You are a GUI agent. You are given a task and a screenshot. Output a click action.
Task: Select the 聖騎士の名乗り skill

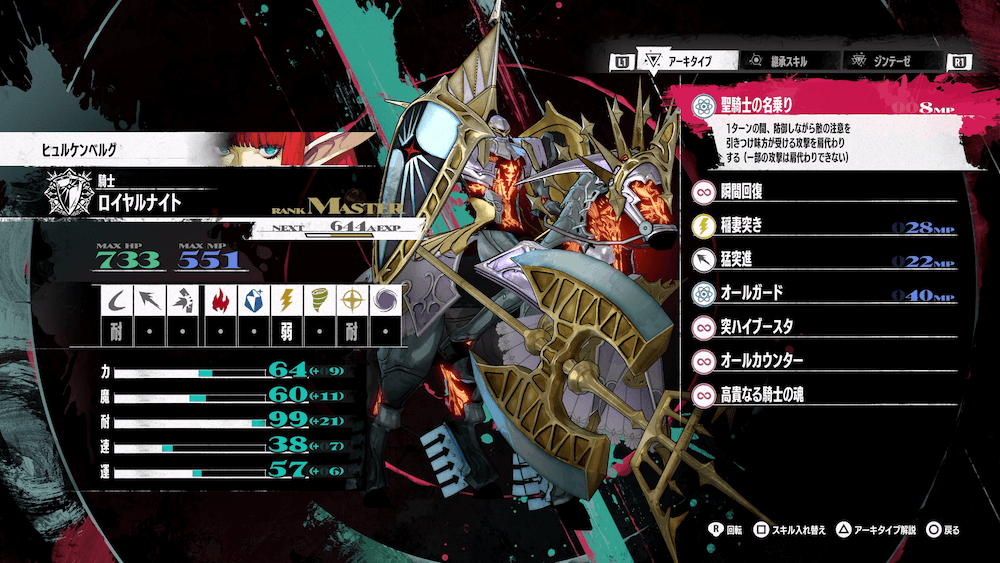(820, 104)
